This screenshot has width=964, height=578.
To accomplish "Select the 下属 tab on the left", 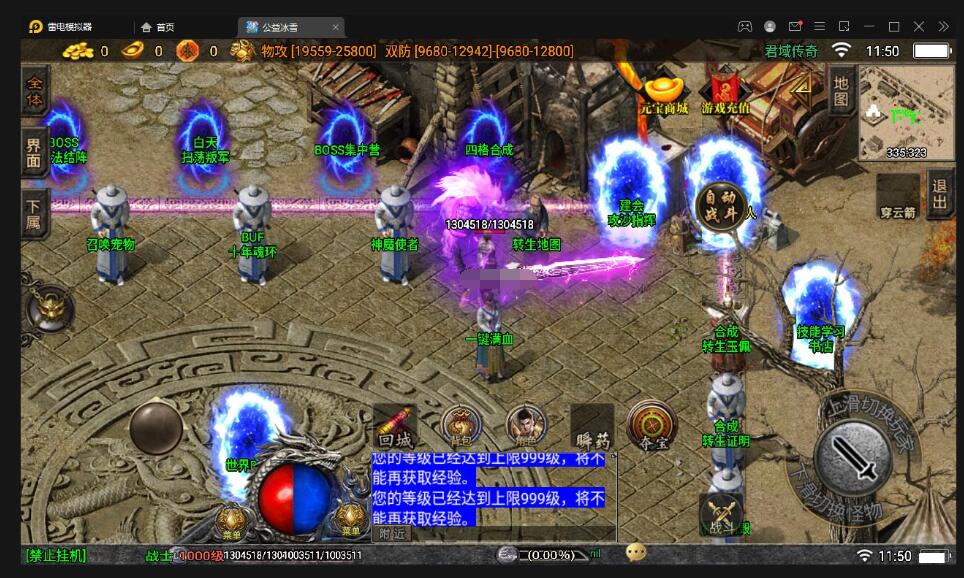I will 35,212.
